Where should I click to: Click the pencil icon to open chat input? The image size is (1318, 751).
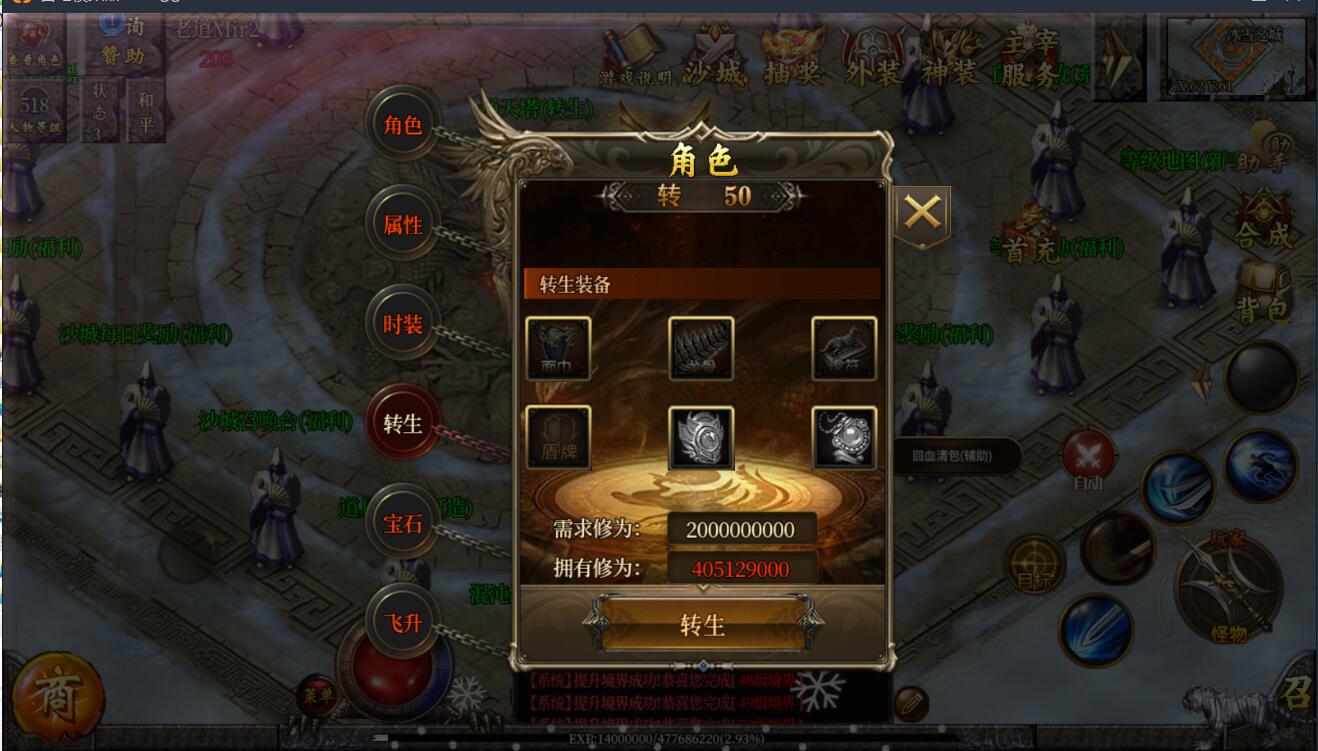pyautogui.click(x=910, y=706)
